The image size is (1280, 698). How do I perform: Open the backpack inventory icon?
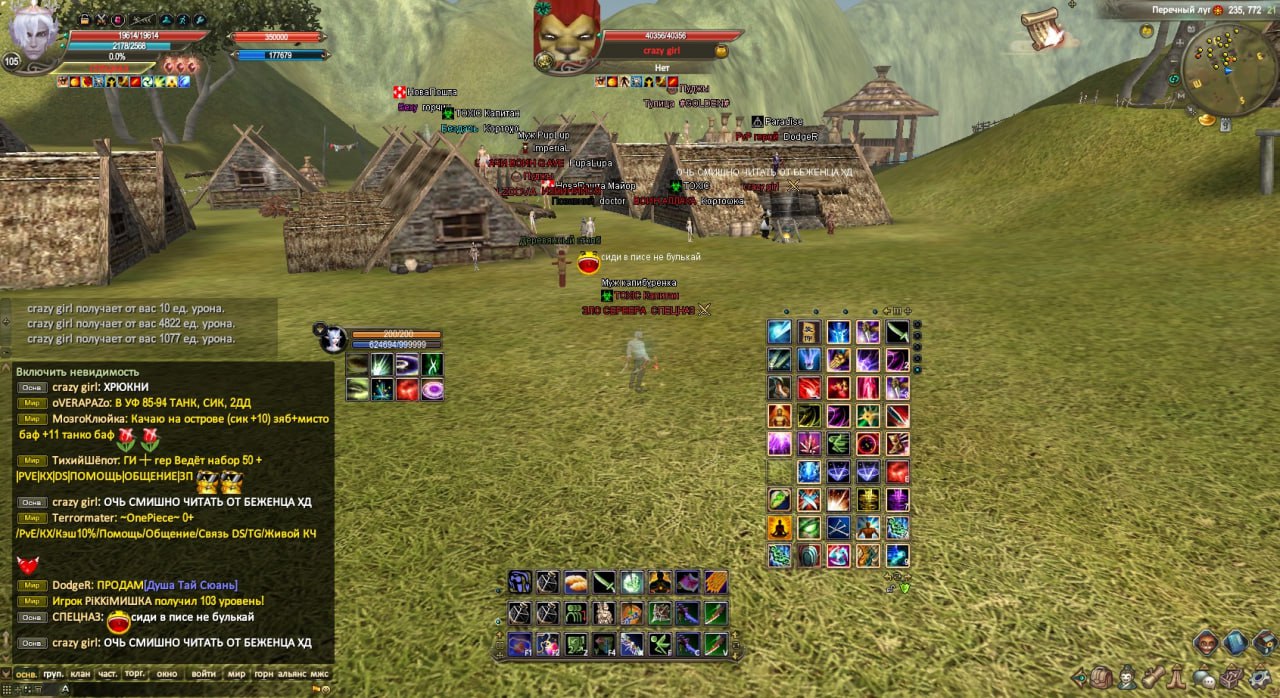[1102, 678]
